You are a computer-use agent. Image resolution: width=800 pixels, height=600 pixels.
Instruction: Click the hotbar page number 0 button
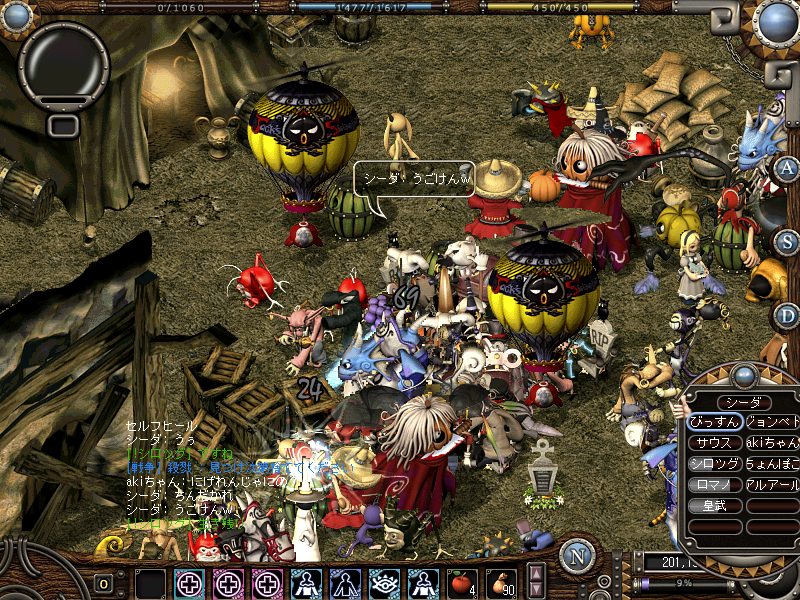[104, 583]
